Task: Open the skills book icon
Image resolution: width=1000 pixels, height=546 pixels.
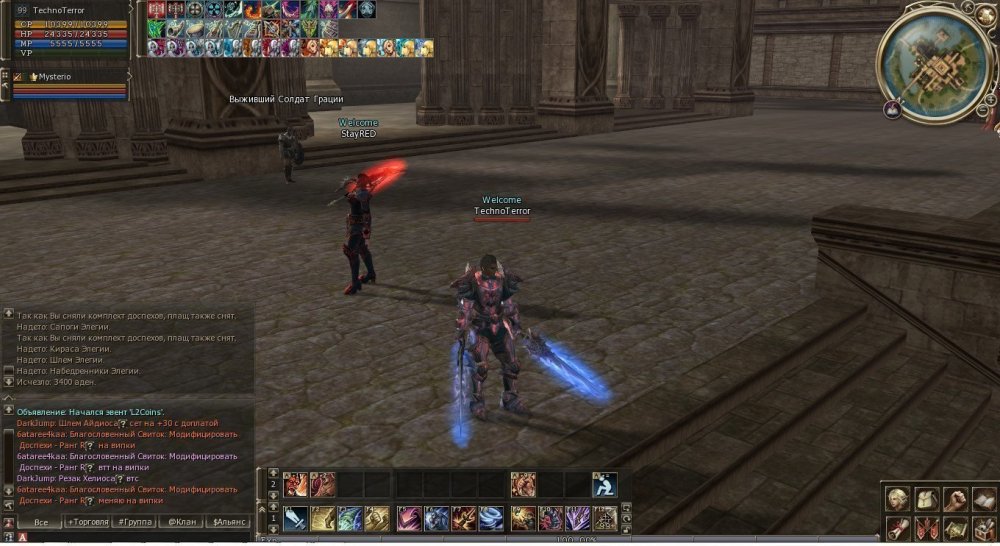Action: (x=983, y=498)
